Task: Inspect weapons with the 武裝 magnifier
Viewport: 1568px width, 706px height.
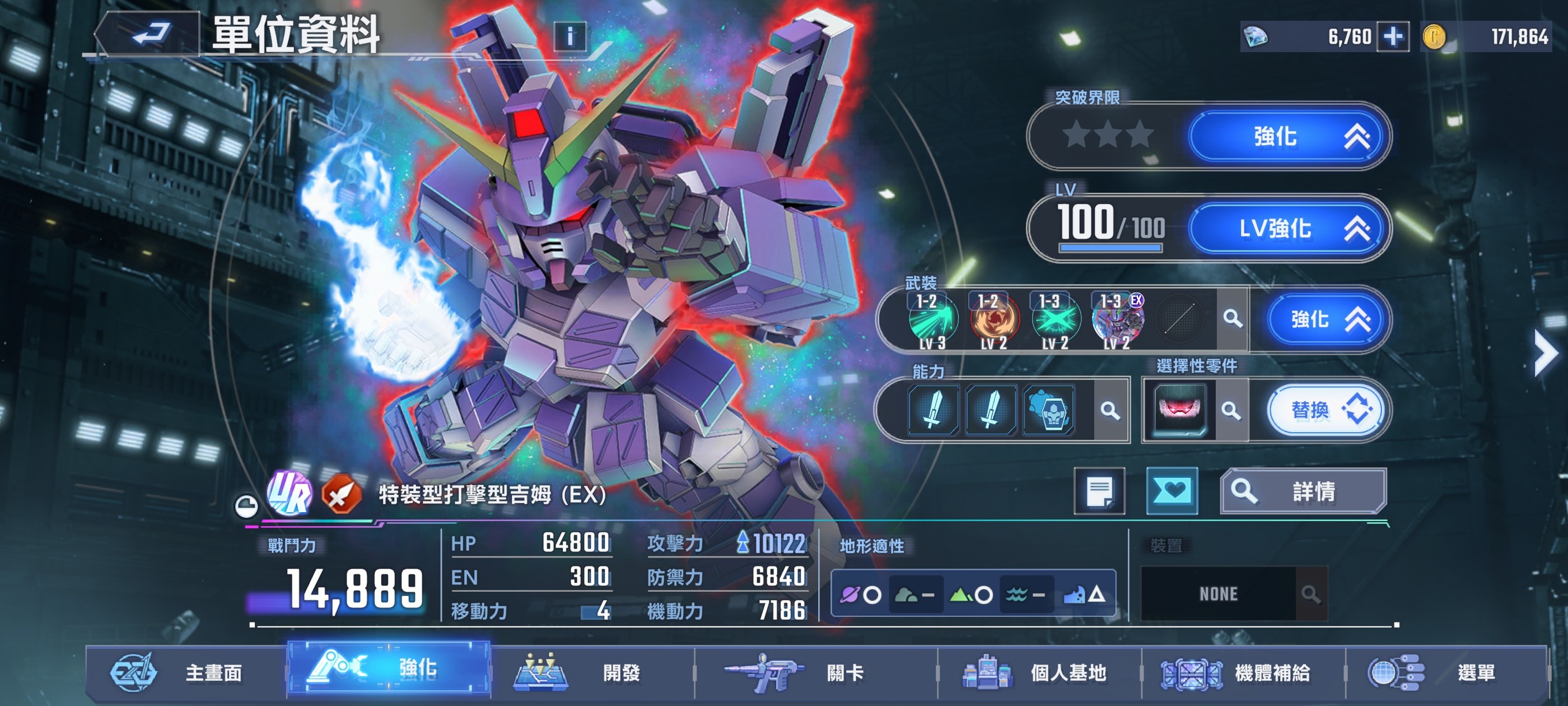Action: tap(1233, 319)
